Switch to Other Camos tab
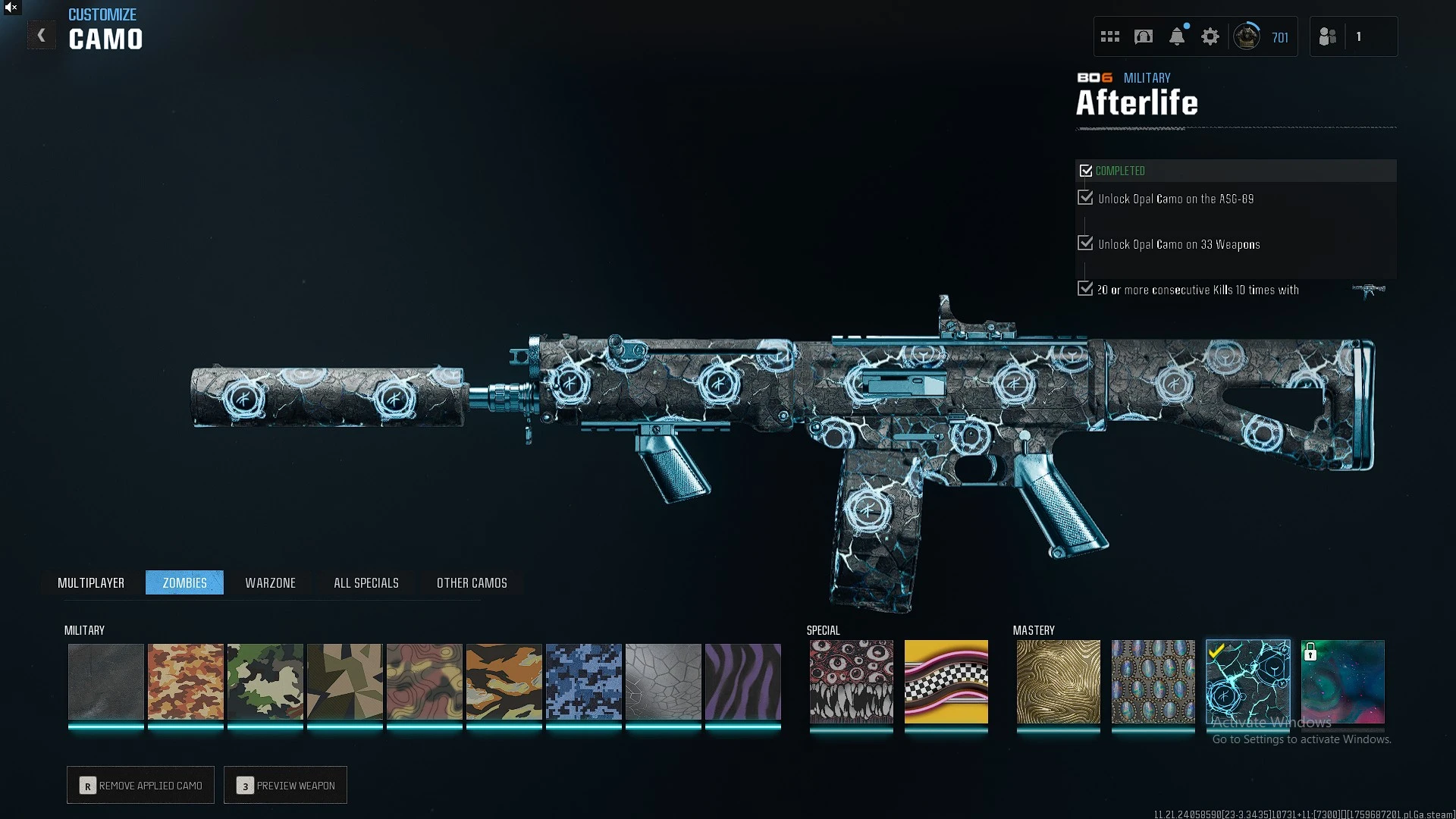This screenshot has width=1456, height=819. pyautogui.click(x=472, y=582)
